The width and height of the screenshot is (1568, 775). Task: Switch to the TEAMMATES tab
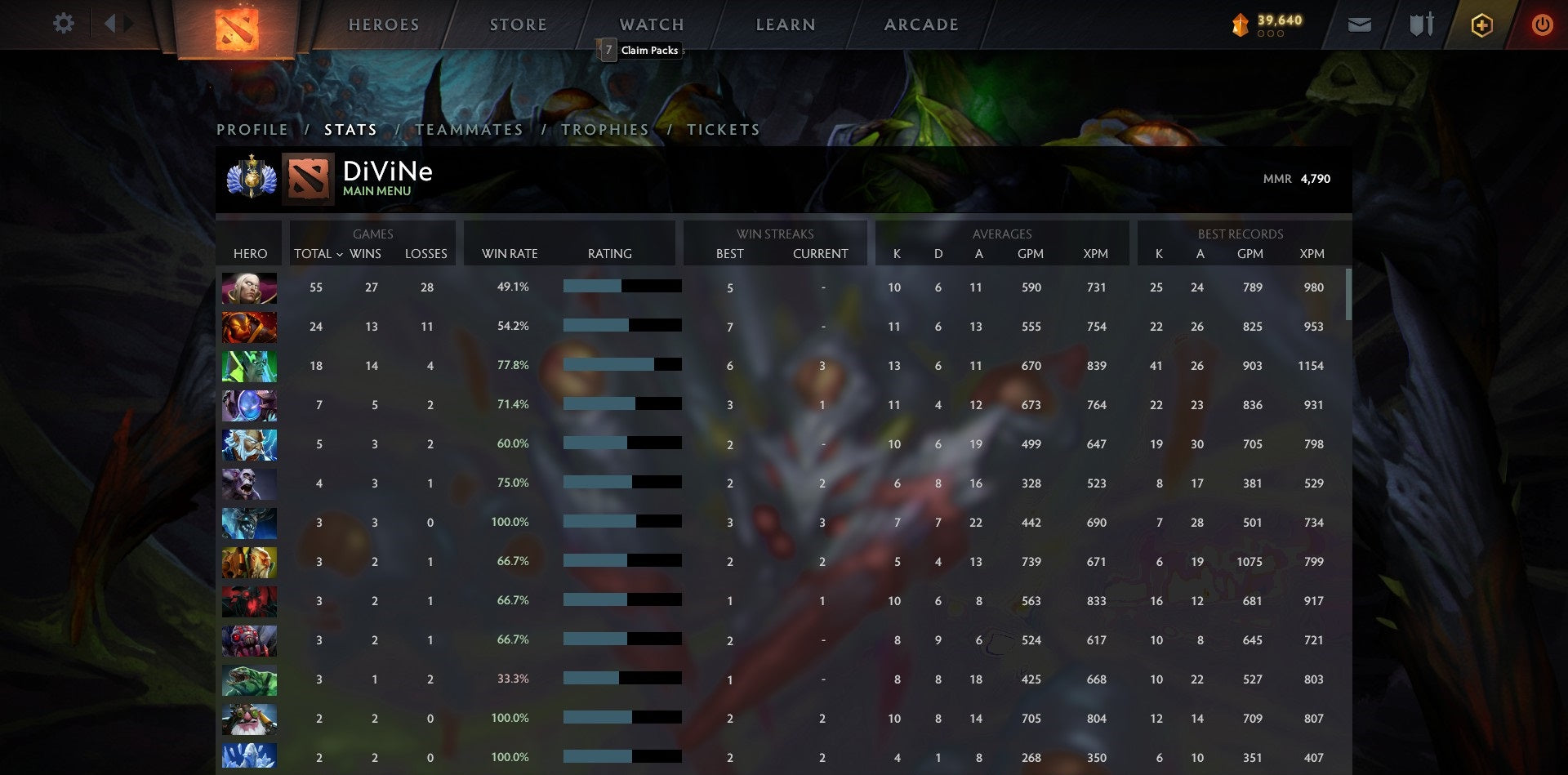coord(470,129)
